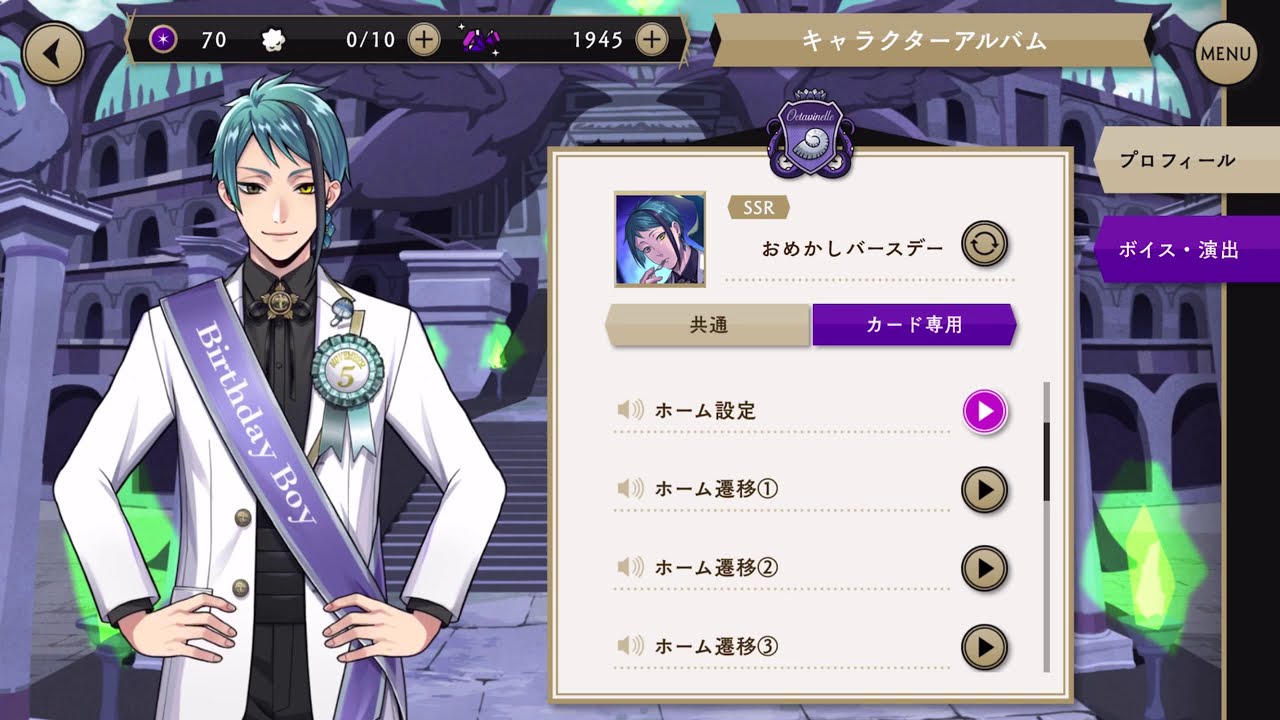Click the magic crystal currency icon
1280x720 pixels.
tap(480, 40)
